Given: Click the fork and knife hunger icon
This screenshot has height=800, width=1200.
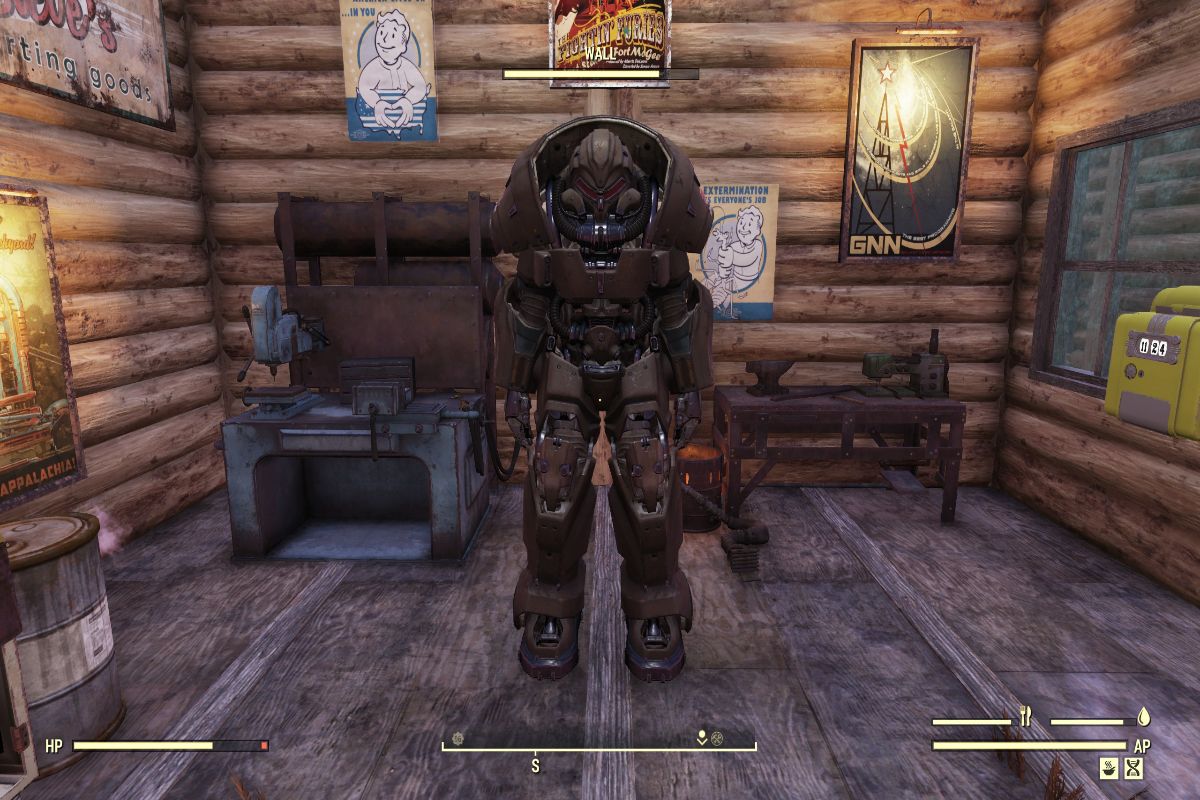Looking at the screenshot, I should [x=1025, y=716].
